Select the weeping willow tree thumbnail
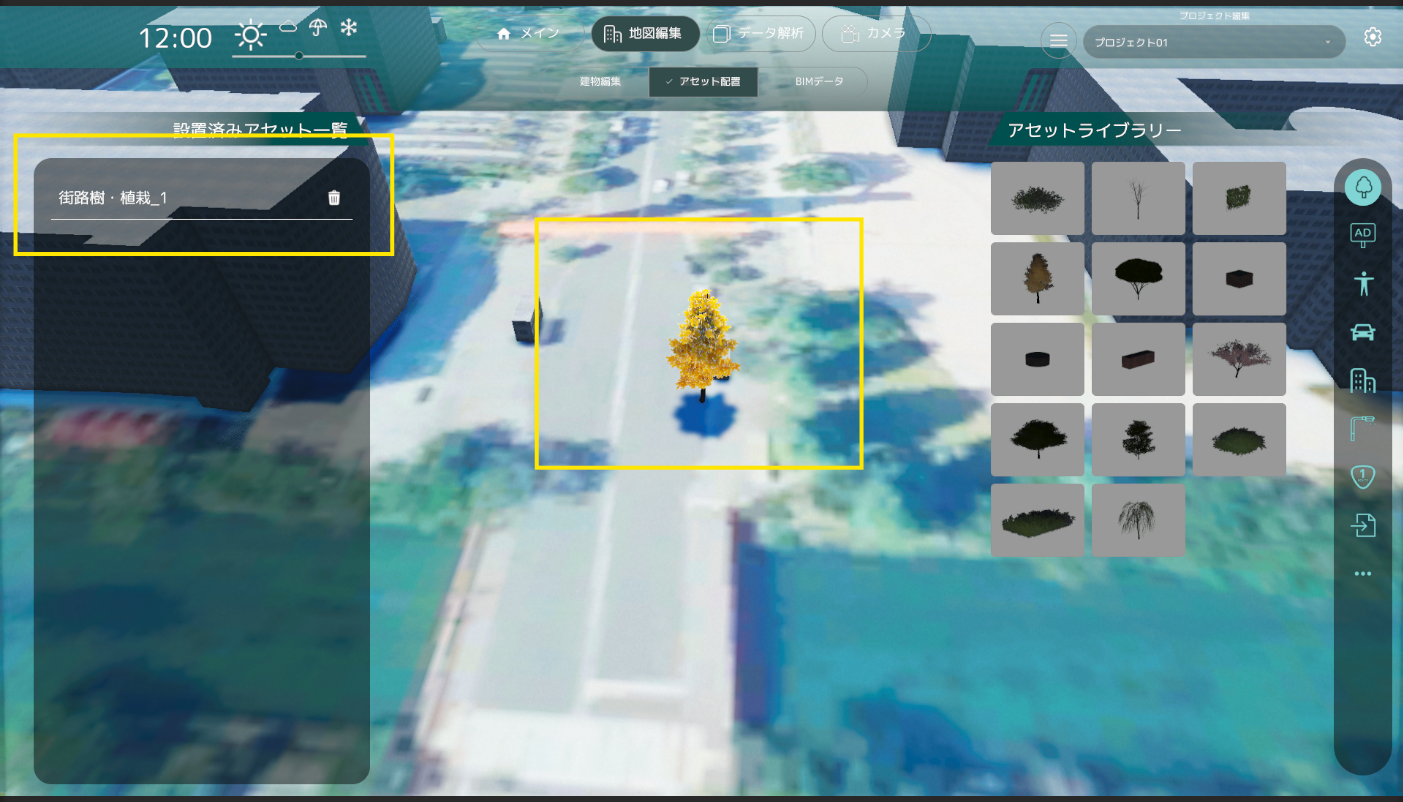The image size is (1403, 802). (1138, 520)
